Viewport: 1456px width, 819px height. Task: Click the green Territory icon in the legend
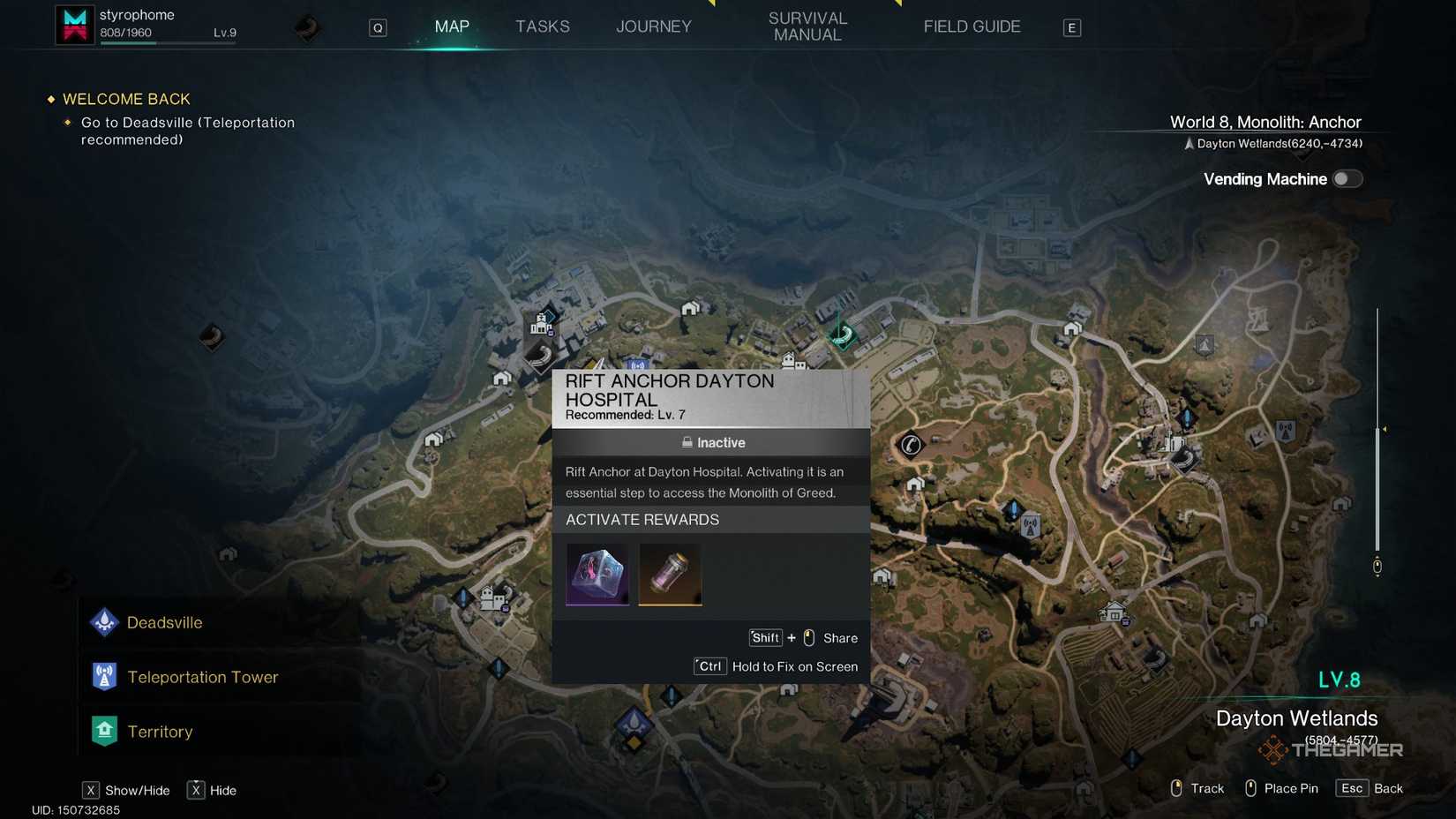pos(103,731)
